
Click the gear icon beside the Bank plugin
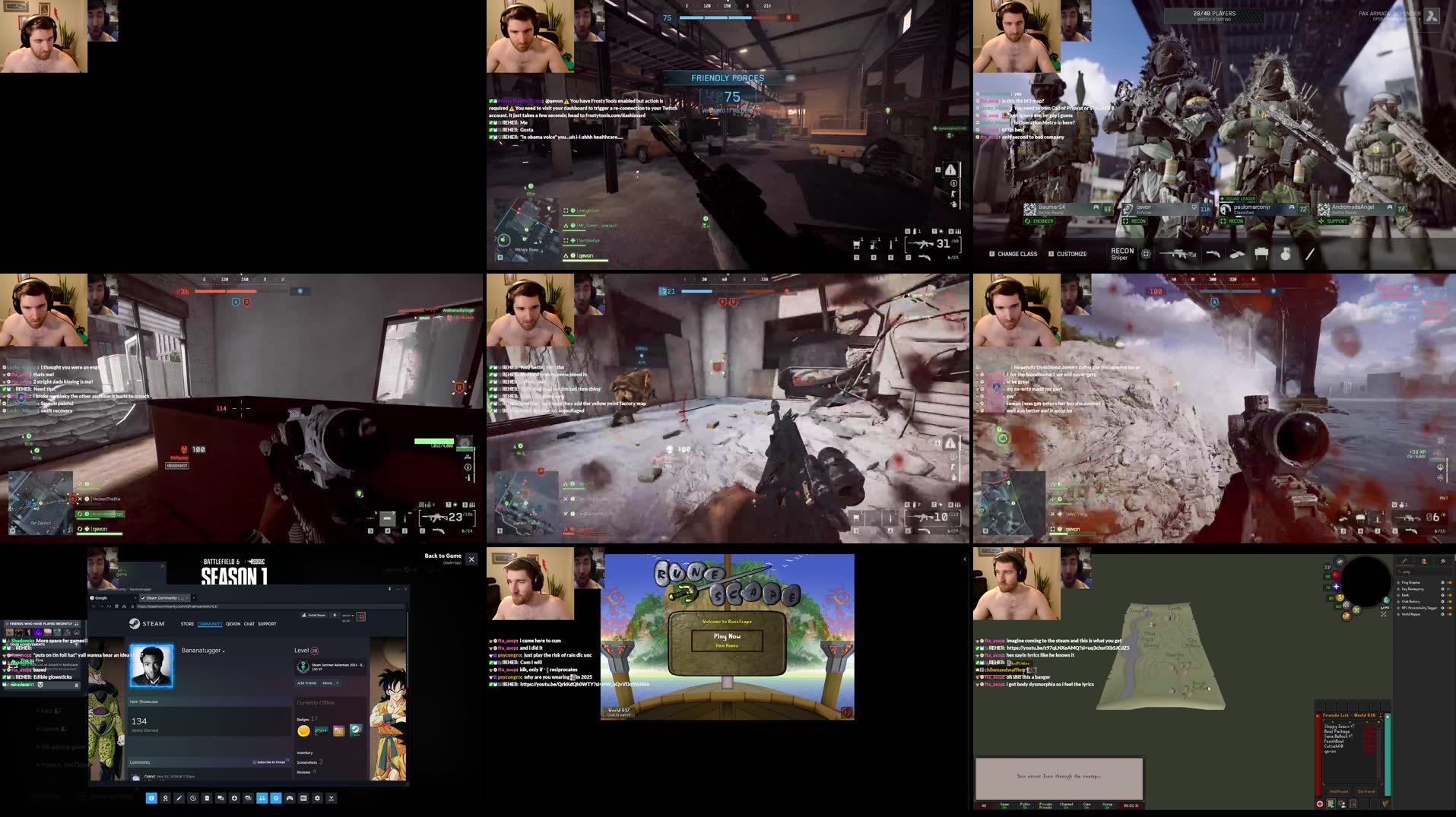(1442, 595)
